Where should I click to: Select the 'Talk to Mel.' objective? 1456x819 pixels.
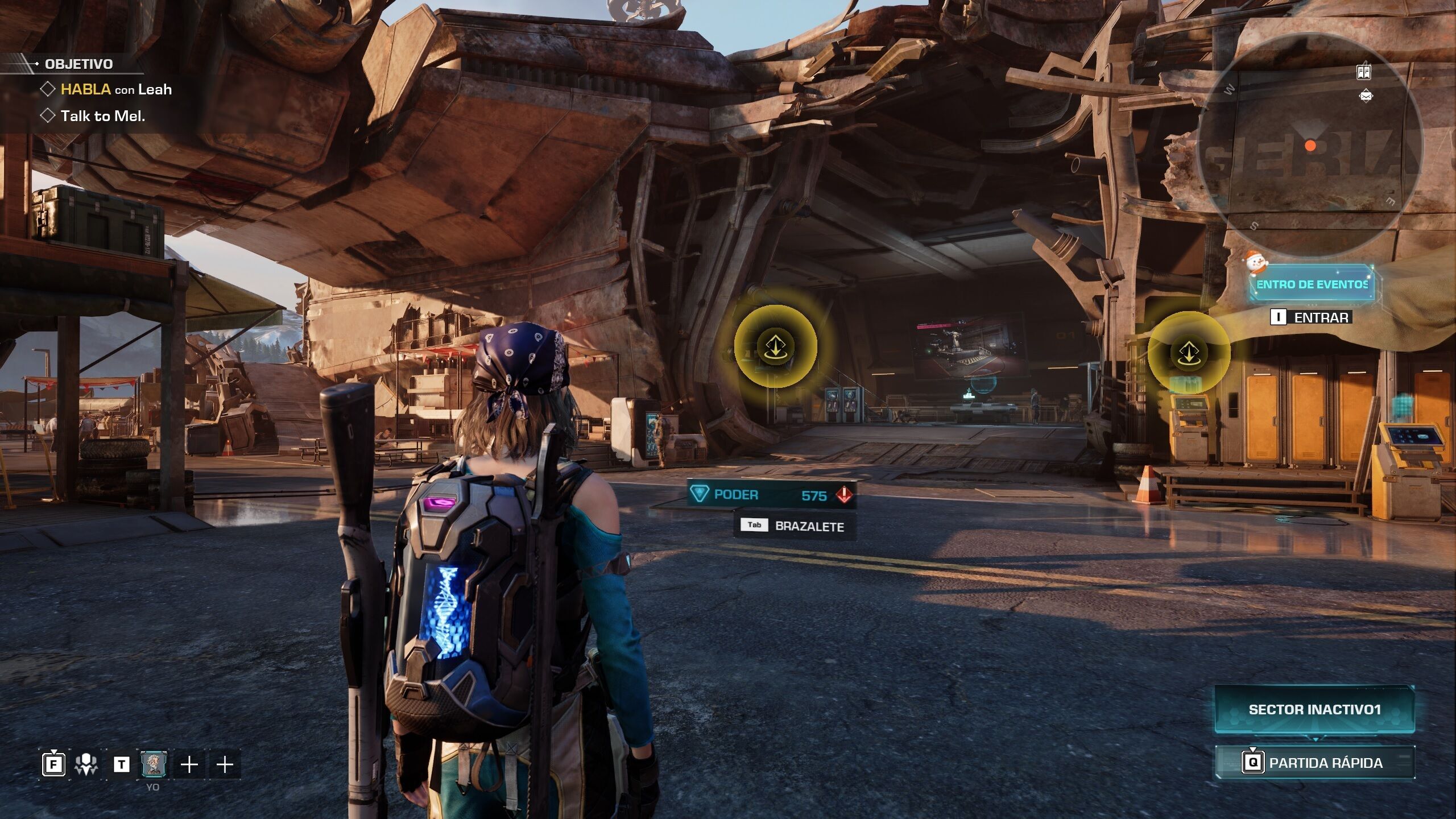(102, 116)
